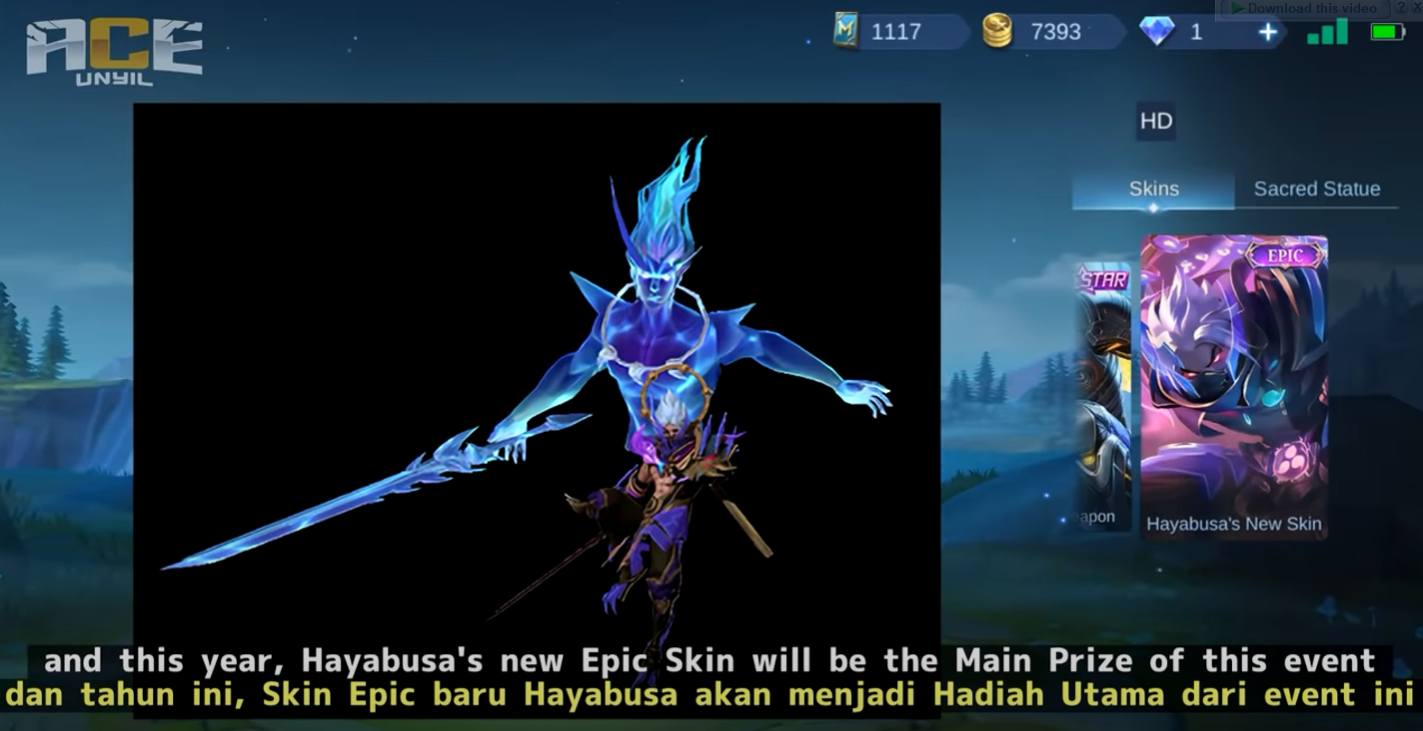Switch to the Sacred Statue tab

1317,188
